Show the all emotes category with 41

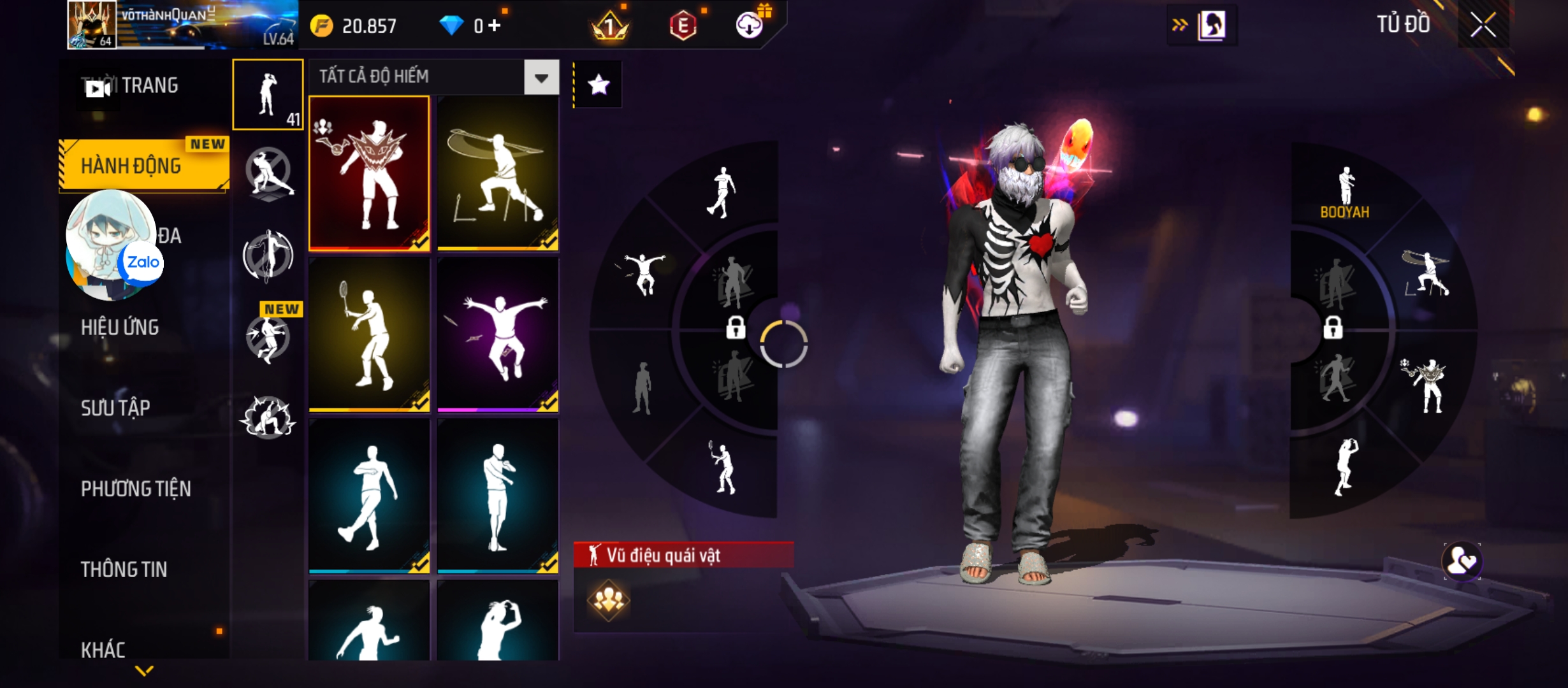point(268,95)
